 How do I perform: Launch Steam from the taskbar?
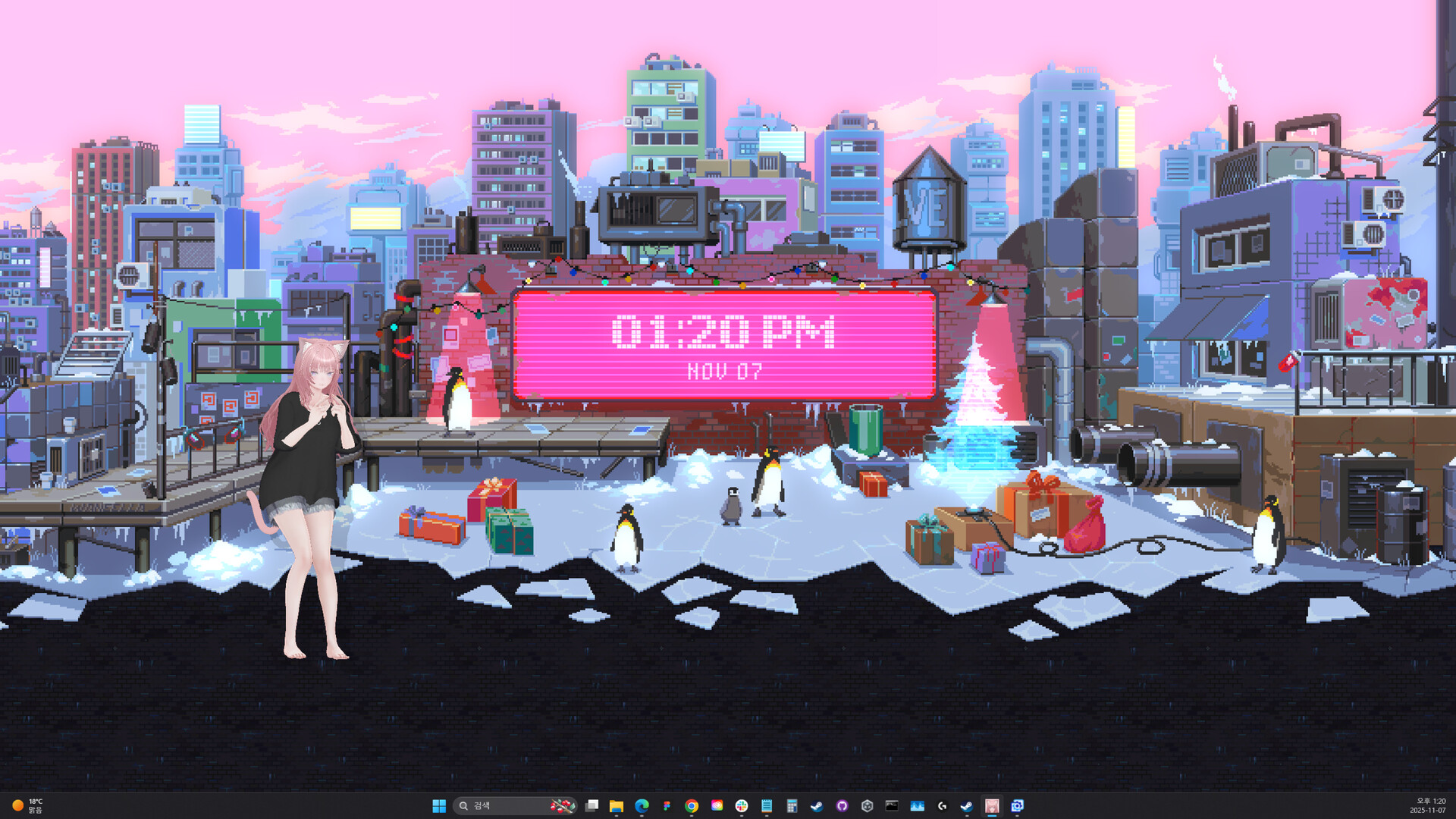[x=817, y=806]
